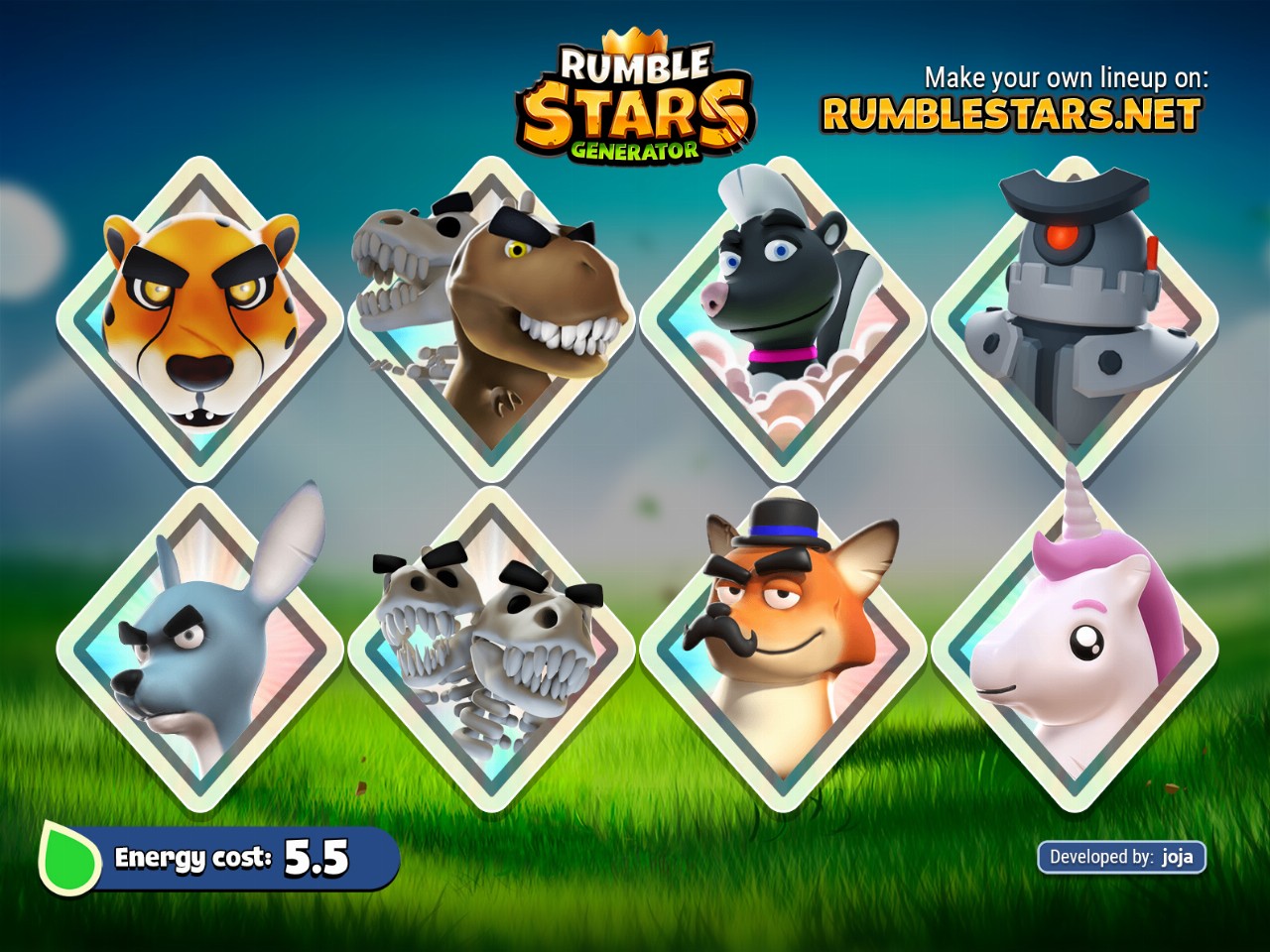Pick the black skunk character card
This screenshot has width=1270, height=952.
point(783,319)
